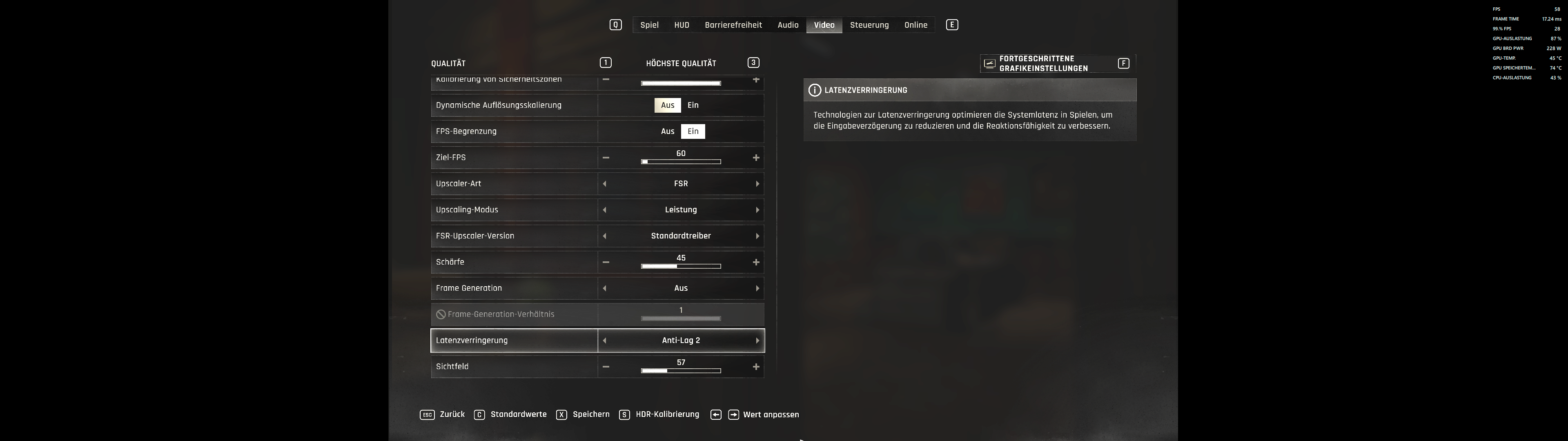
Task: Click the plus icon on Schärfe
Action: coord(755,262)
